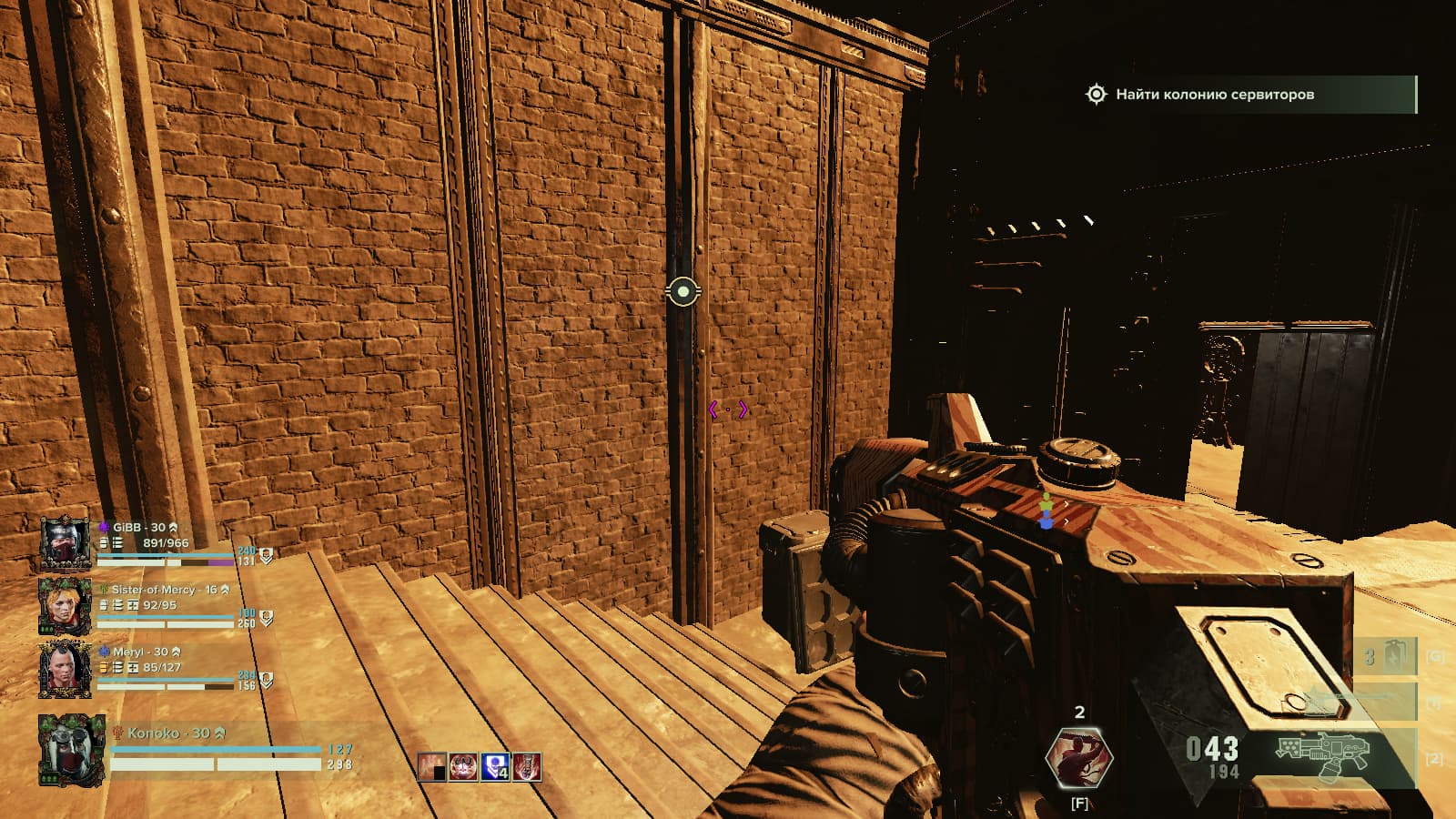The height and width of the screenshot is (819, 1456).
Task: Click the buff icon with the black square
Action: point(432,767)
